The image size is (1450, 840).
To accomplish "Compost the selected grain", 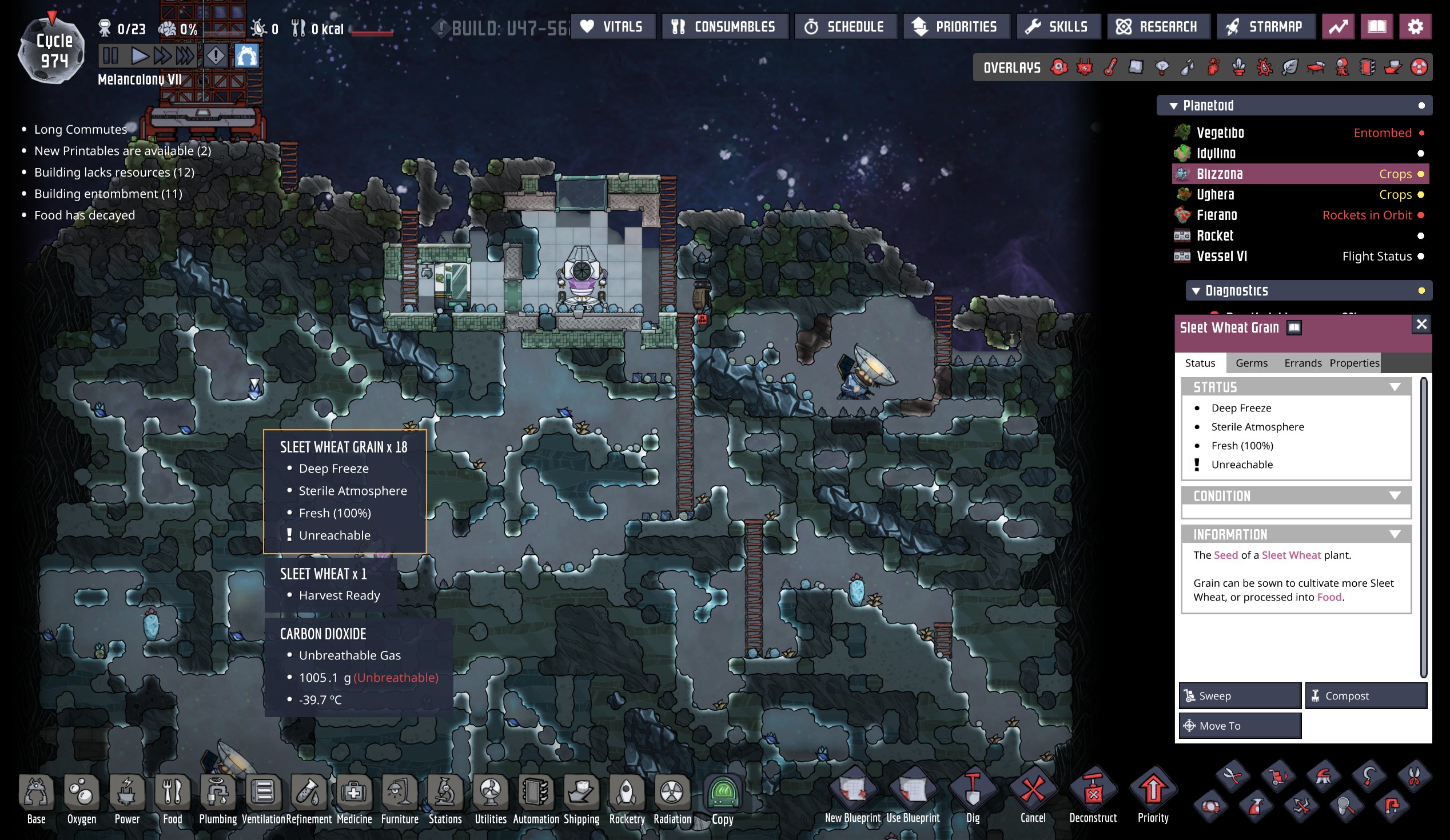I will coord(1365,695).
